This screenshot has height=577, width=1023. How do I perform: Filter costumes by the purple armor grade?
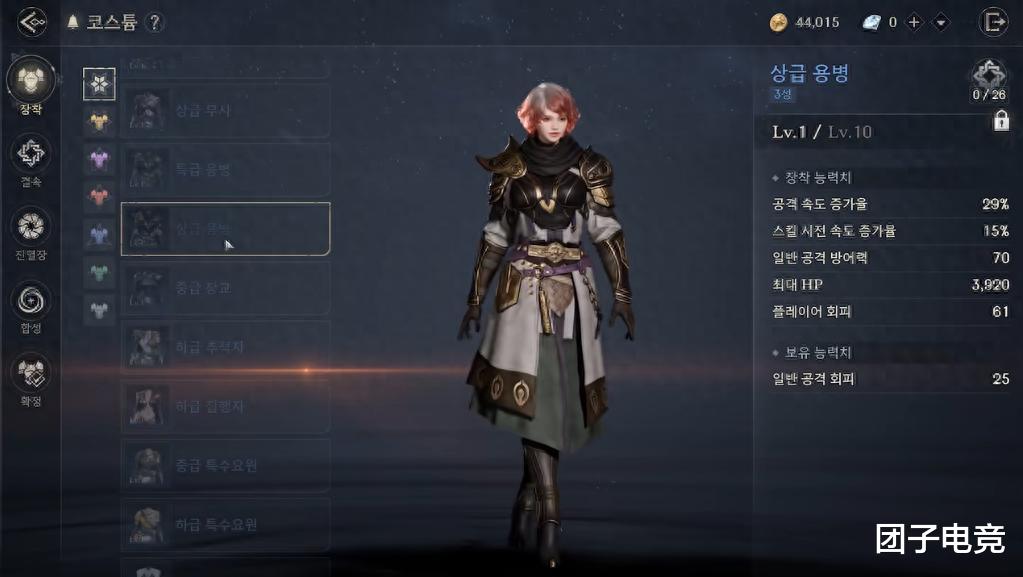(99, 159)
